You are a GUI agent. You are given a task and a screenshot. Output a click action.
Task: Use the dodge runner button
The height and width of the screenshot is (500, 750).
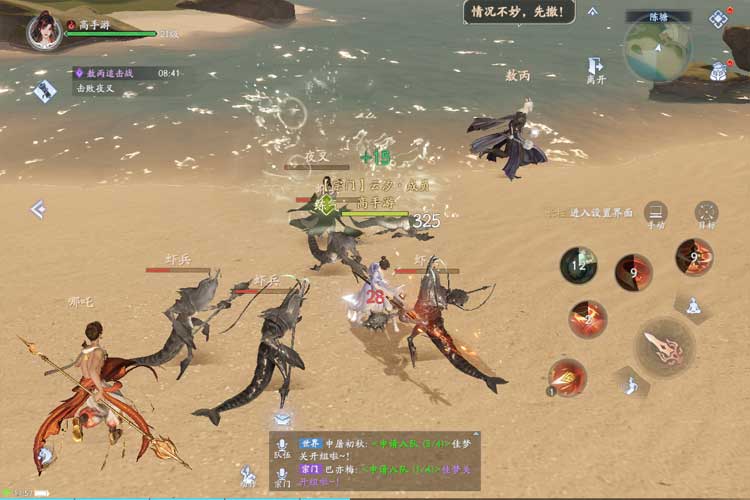point(631,384)
